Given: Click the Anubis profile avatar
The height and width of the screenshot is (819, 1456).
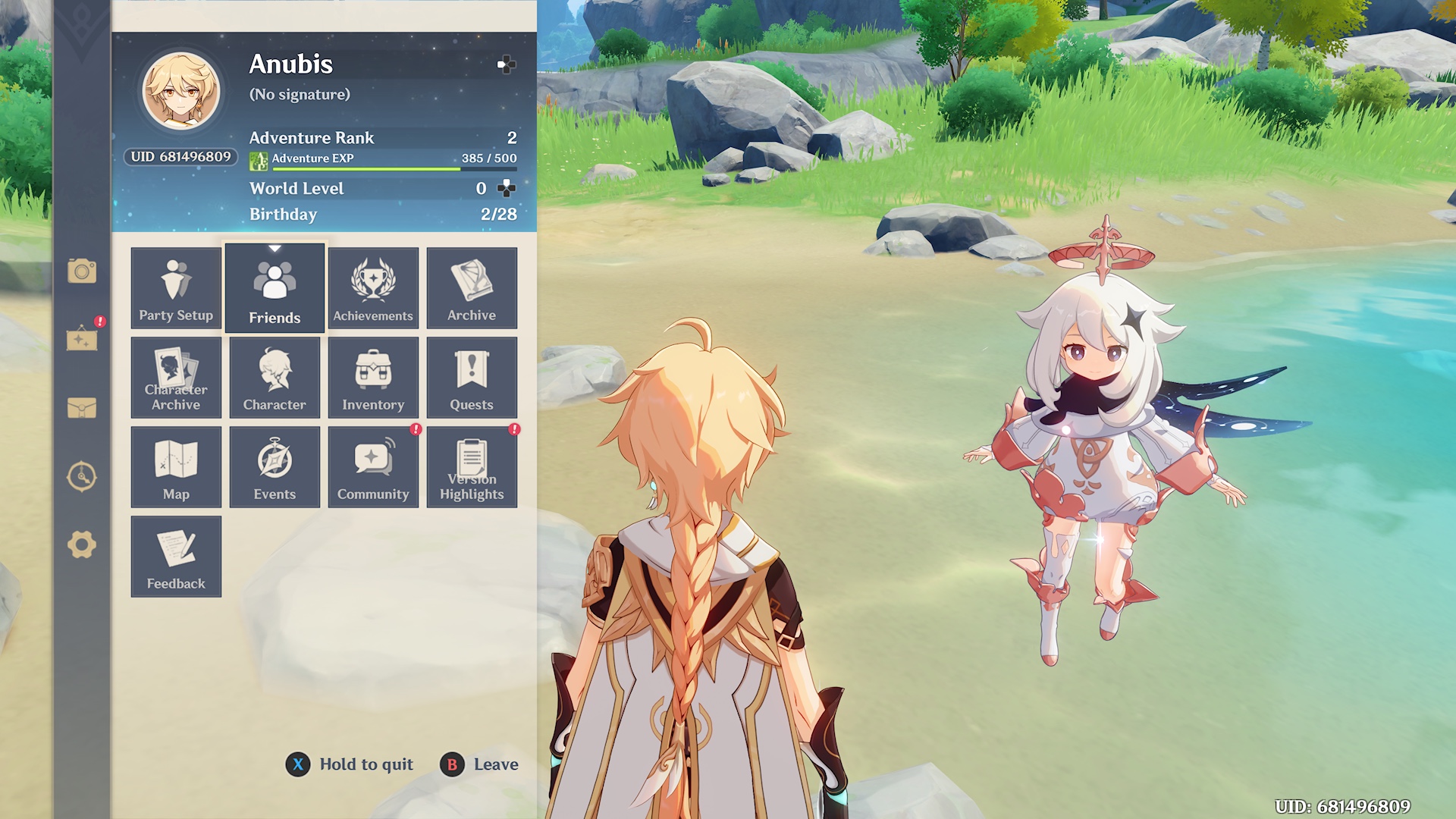Looking at the screenshot, I should pos(182,91).
